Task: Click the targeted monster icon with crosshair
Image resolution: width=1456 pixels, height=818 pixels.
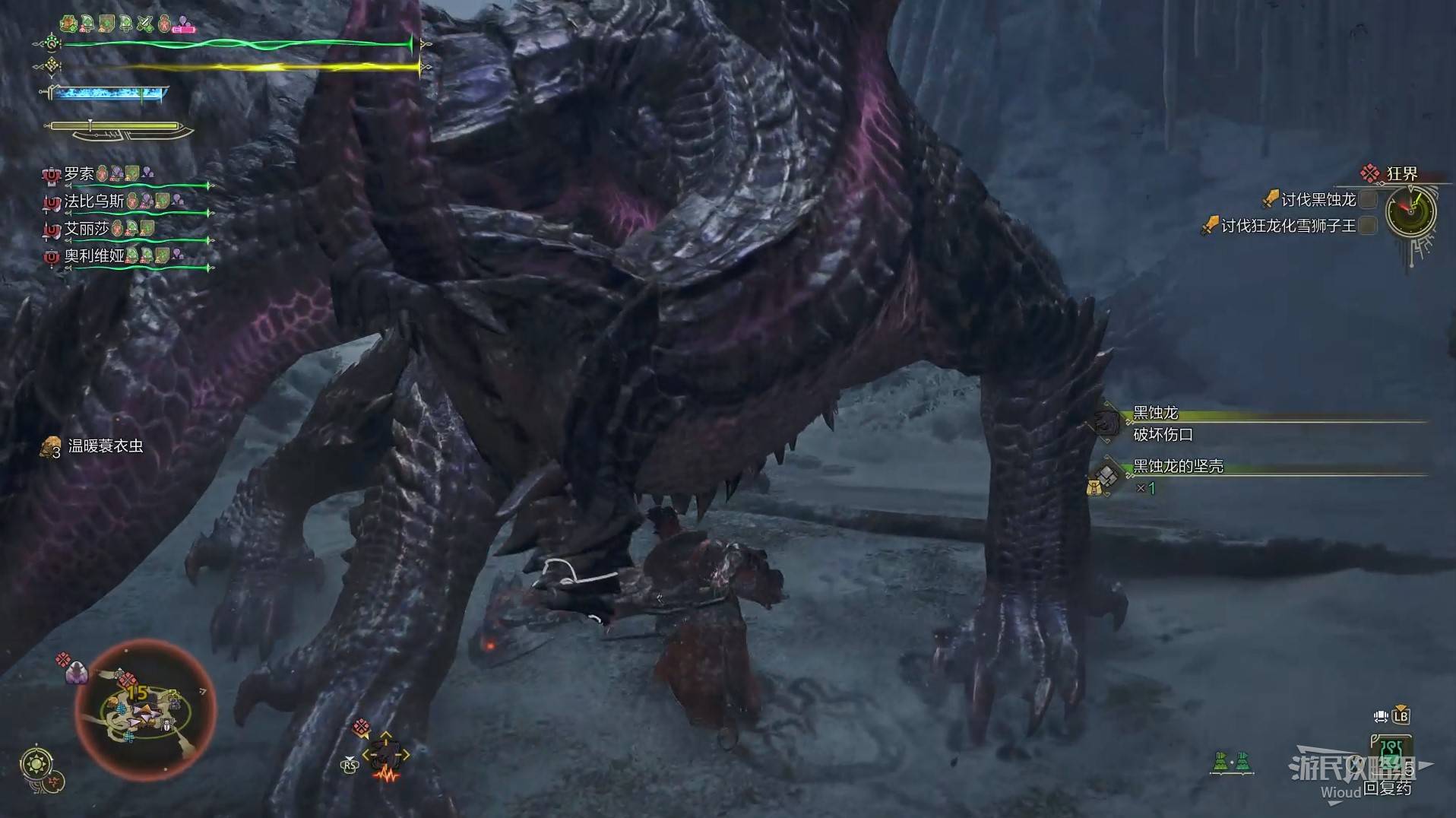Action: pyautogui.click(x=386, y=756)
